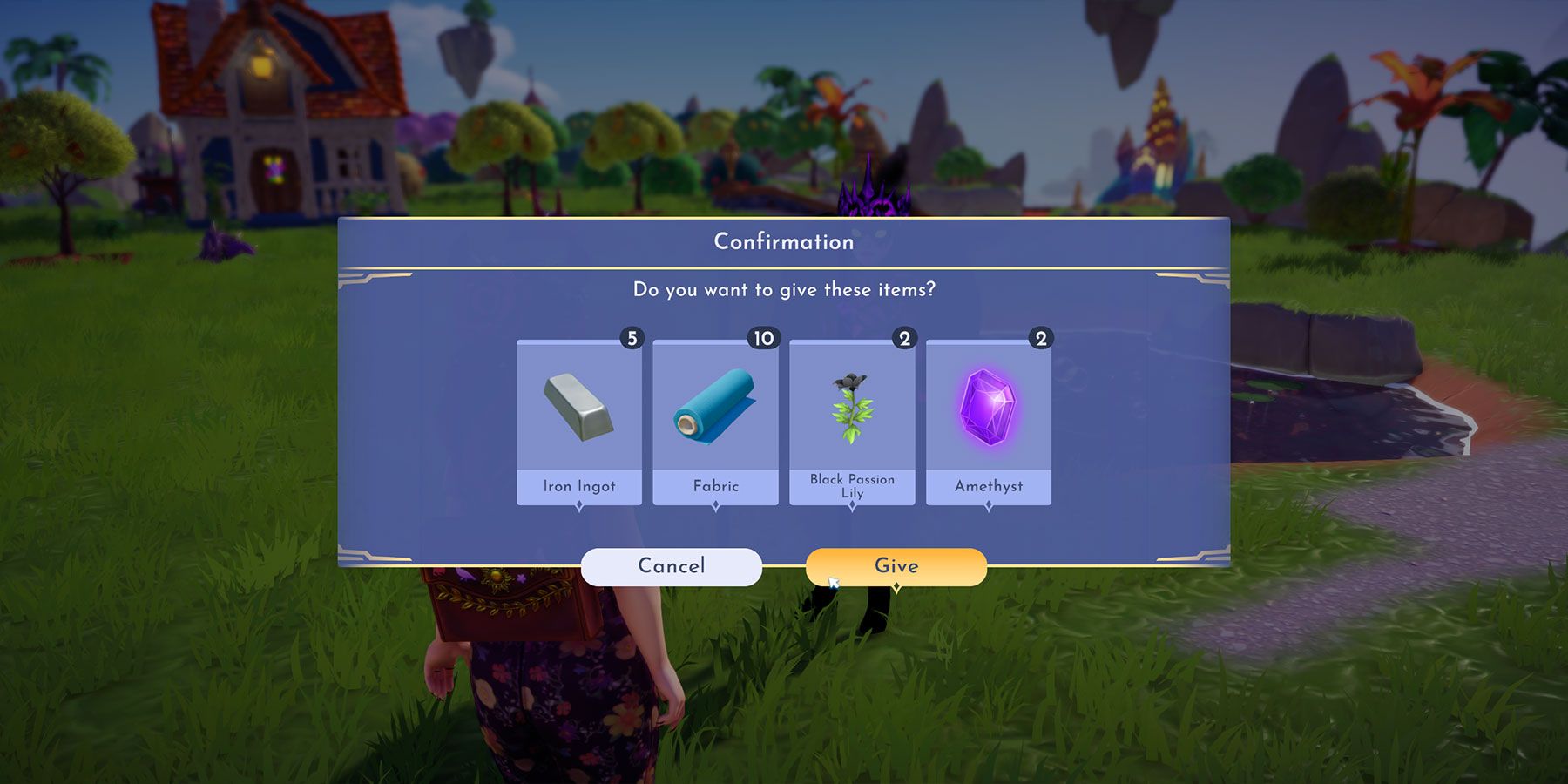Image resolution: width=1568 pixels, height=784 pixels.
Task: Select the Fabric roll icon
Action: pos(714,409)
